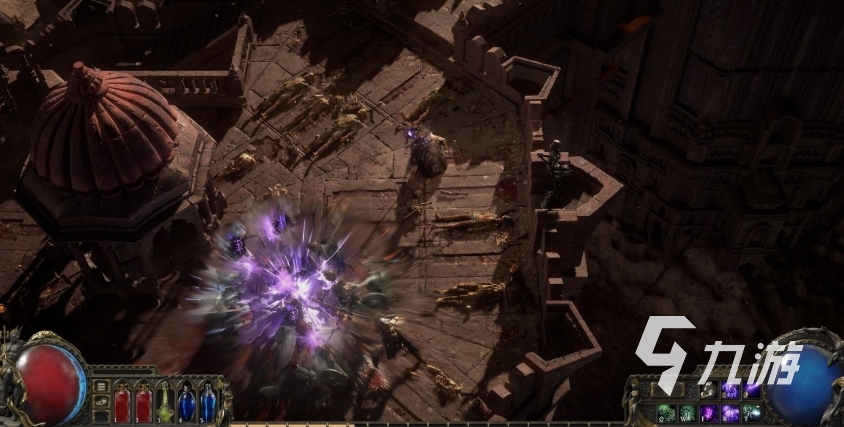Use the red life flask numbered 2
The width and height of the screenshot is (844, 427).
[144, 404]
